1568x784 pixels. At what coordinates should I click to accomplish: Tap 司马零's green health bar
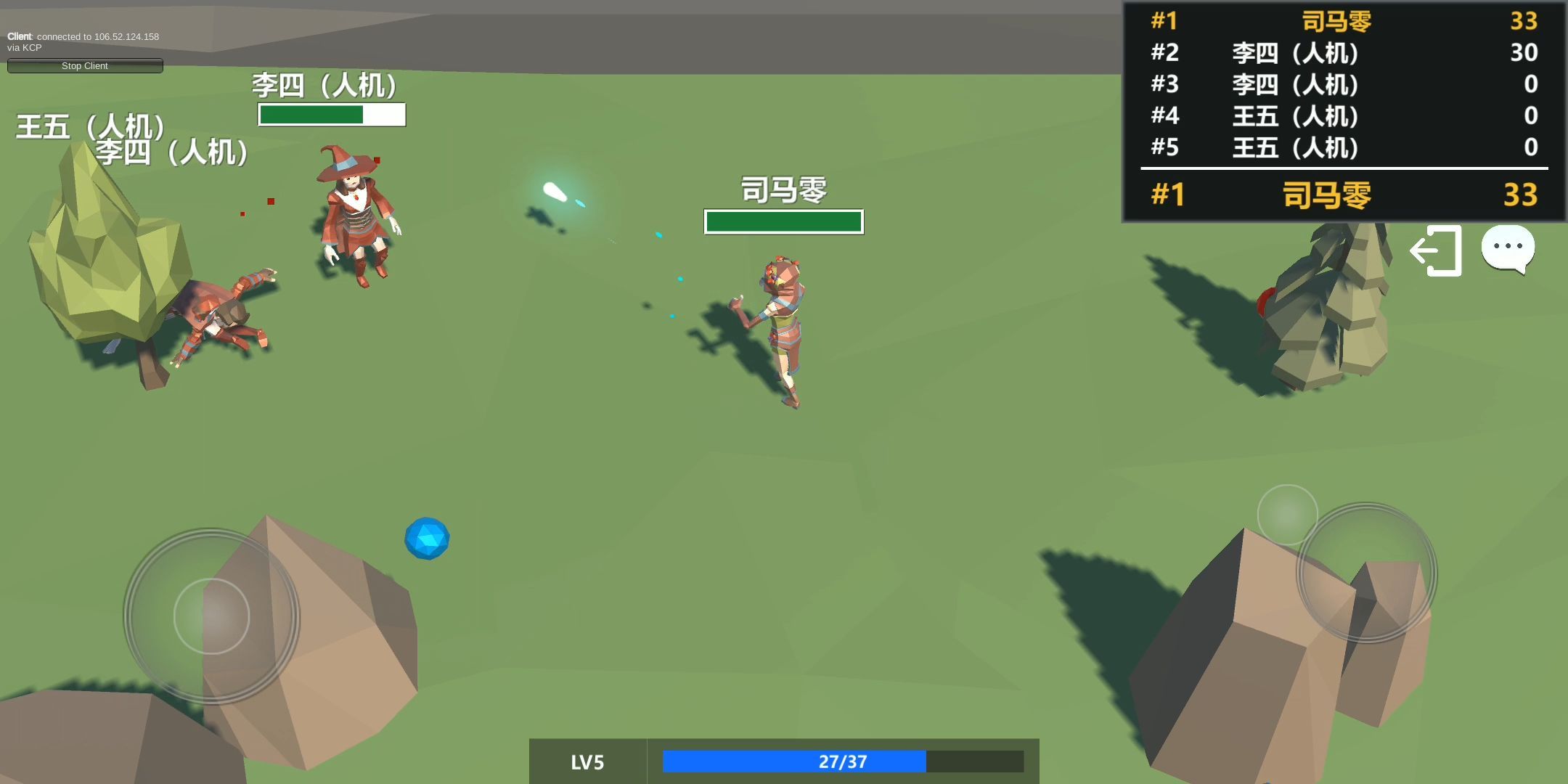tap(783, 221)
